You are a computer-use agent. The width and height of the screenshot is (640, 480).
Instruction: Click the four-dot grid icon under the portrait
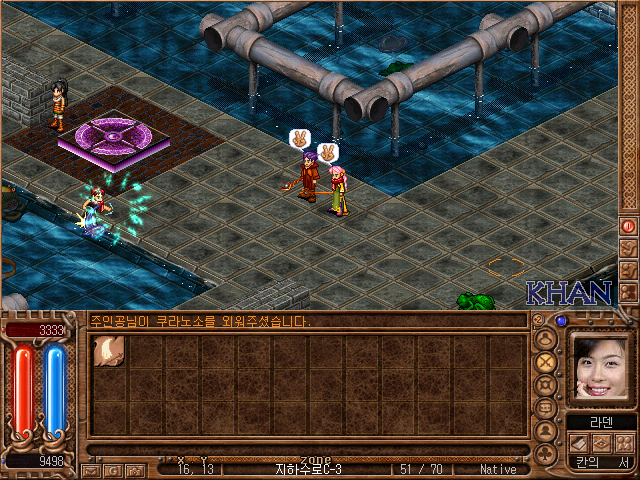point(624,443)
